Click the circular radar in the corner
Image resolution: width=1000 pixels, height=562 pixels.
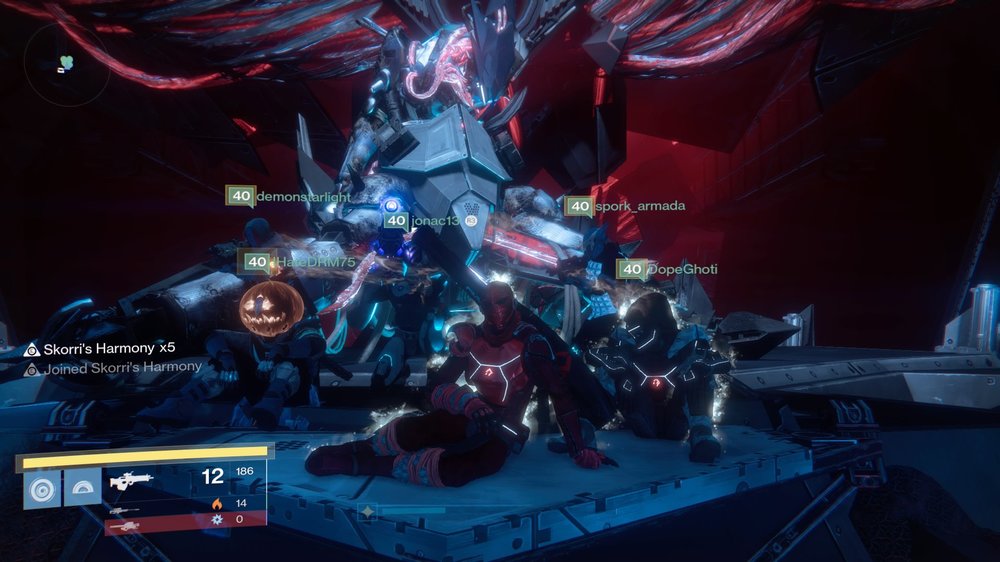[x=66, y=64]
